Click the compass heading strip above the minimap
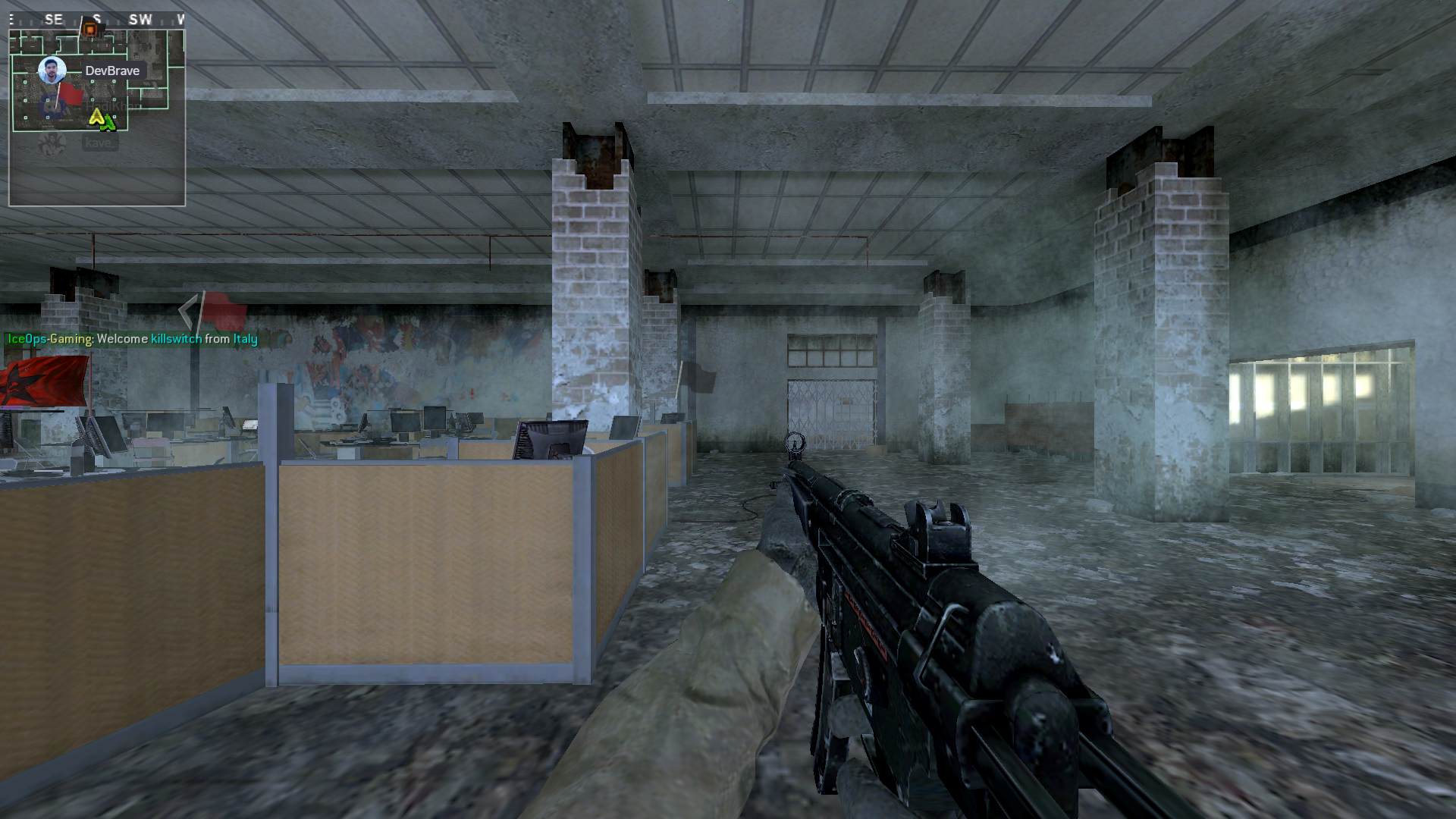This screenshot has height=819, width=1456. 97,20
